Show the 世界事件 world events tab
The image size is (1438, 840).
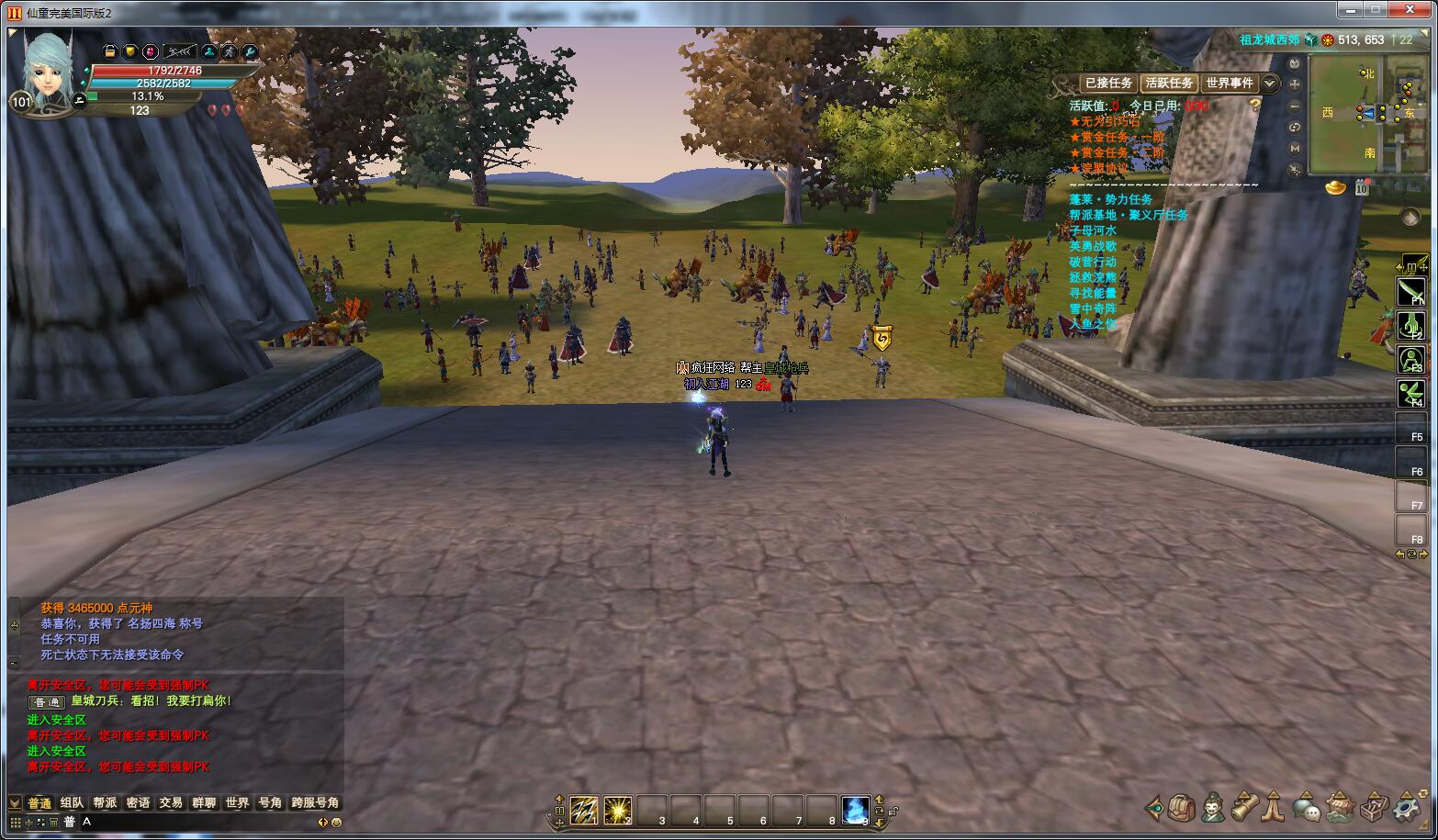1230,84
